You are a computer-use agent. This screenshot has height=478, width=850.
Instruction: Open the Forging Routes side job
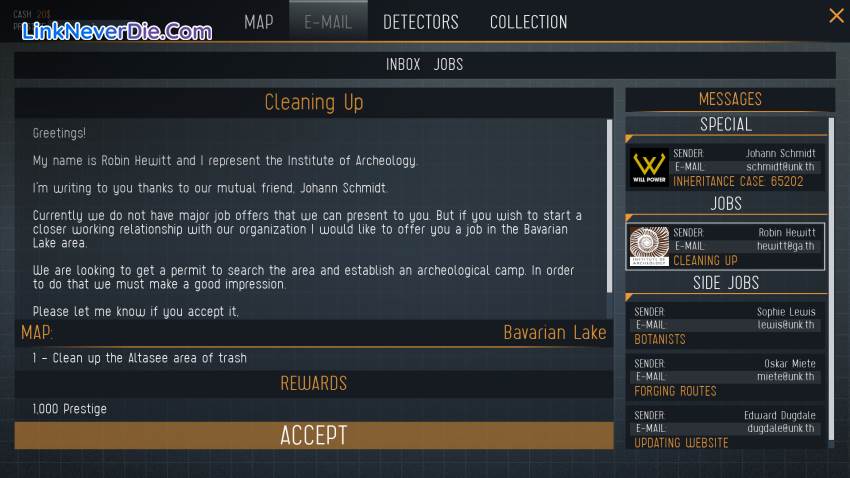pos(726,377)
